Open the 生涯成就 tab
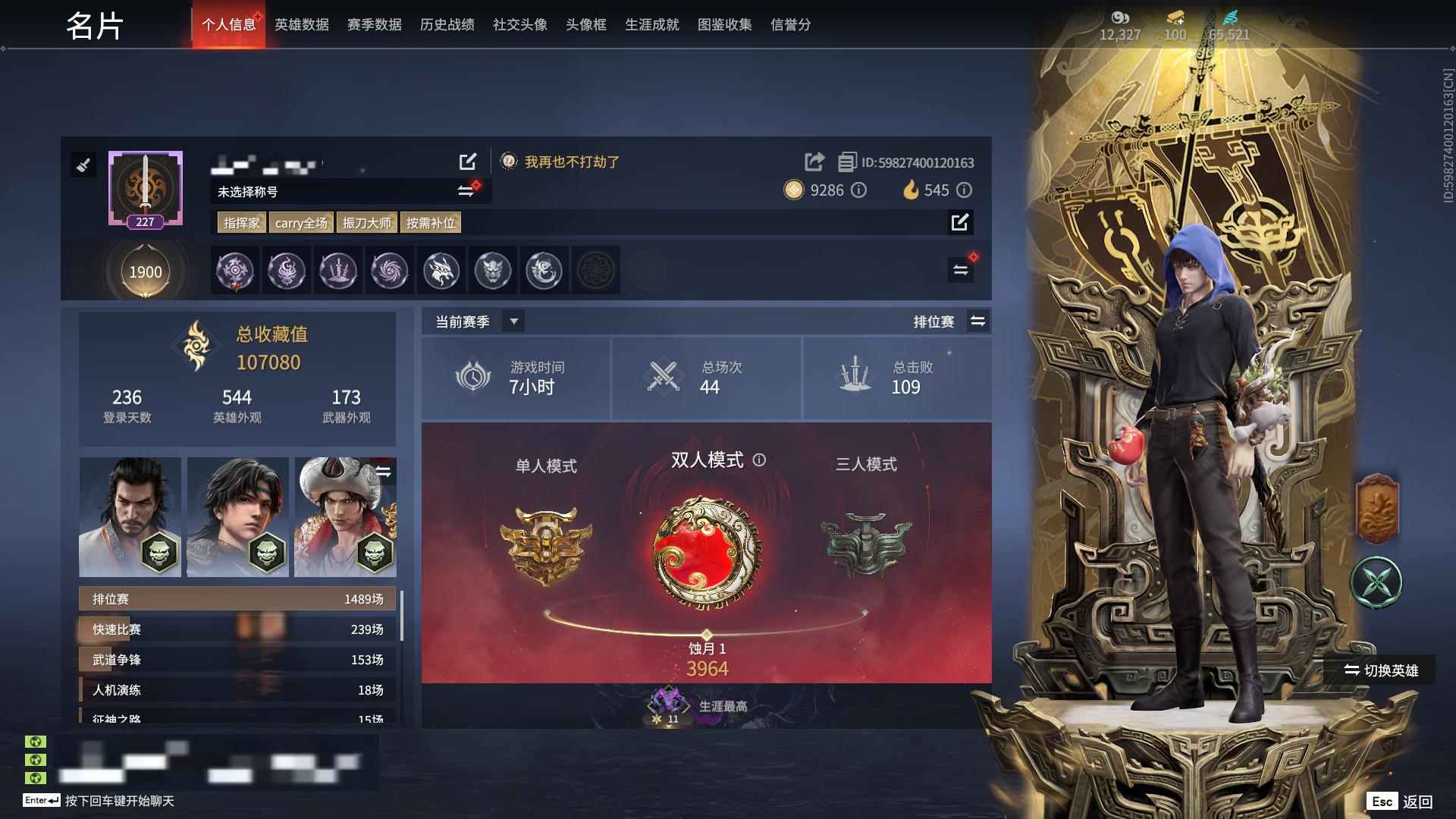 click(651, 24)
